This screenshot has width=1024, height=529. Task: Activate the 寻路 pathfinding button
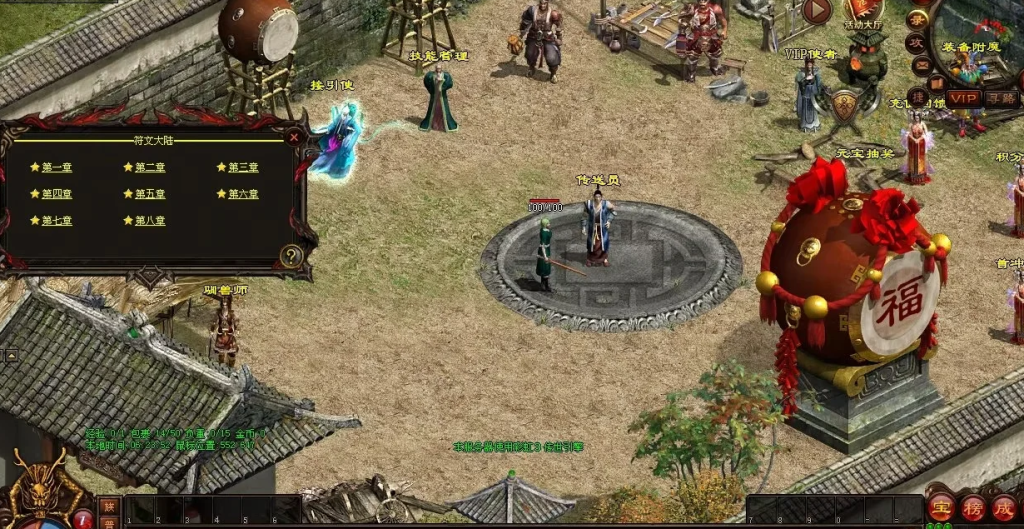[1001, 98]
